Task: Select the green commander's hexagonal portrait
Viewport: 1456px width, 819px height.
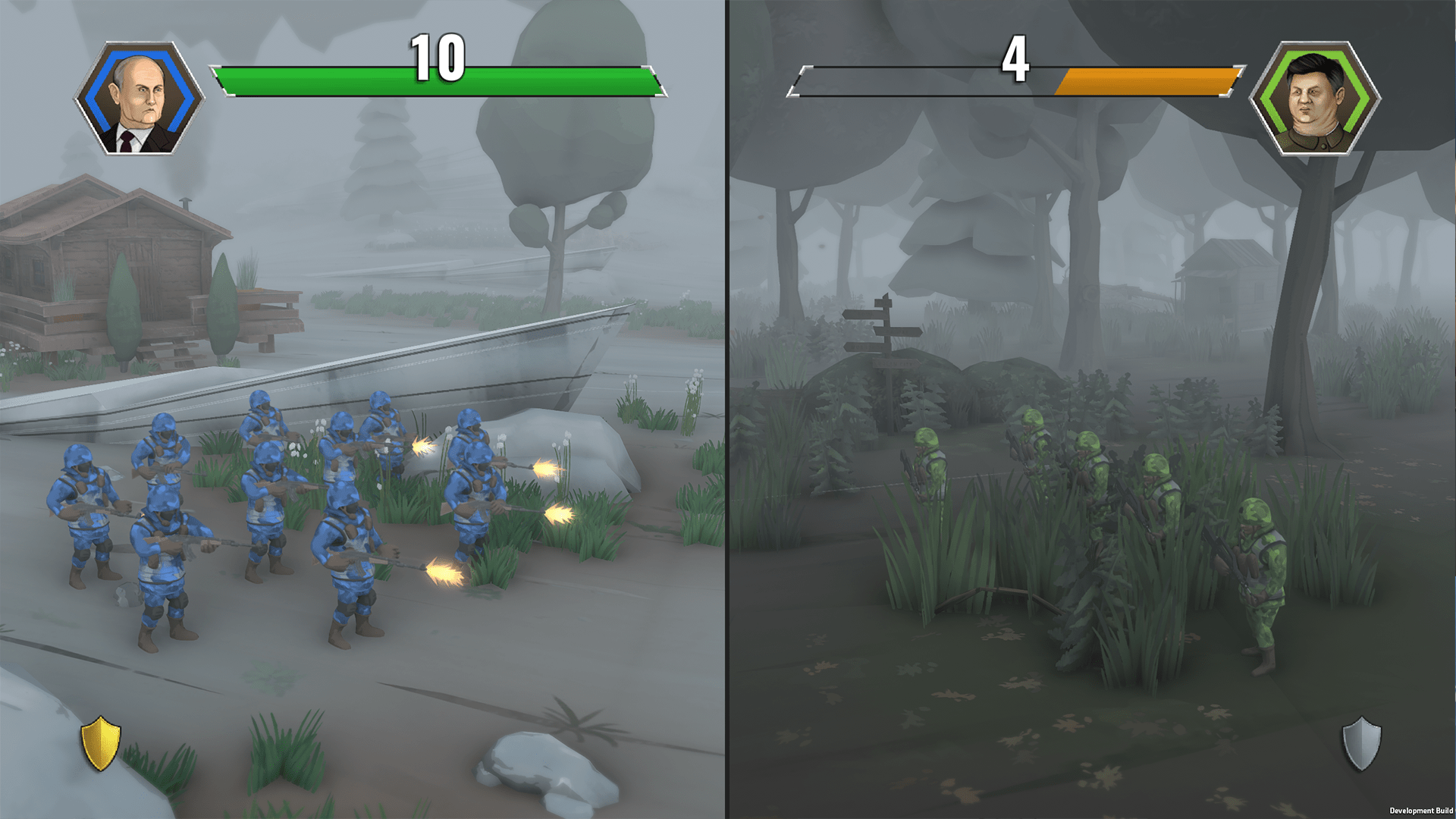Action: coord(1314,99)
